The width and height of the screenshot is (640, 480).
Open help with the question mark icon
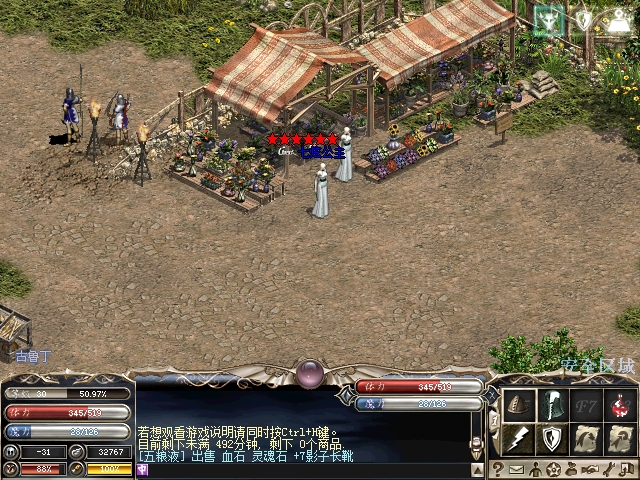pyautogui.click(x=497, y=469)
